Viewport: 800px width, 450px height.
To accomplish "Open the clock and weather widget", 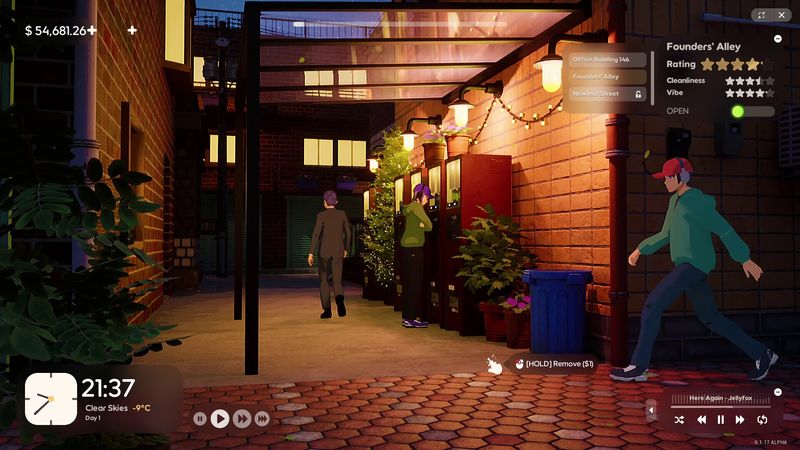I will (x=51, y=399).
